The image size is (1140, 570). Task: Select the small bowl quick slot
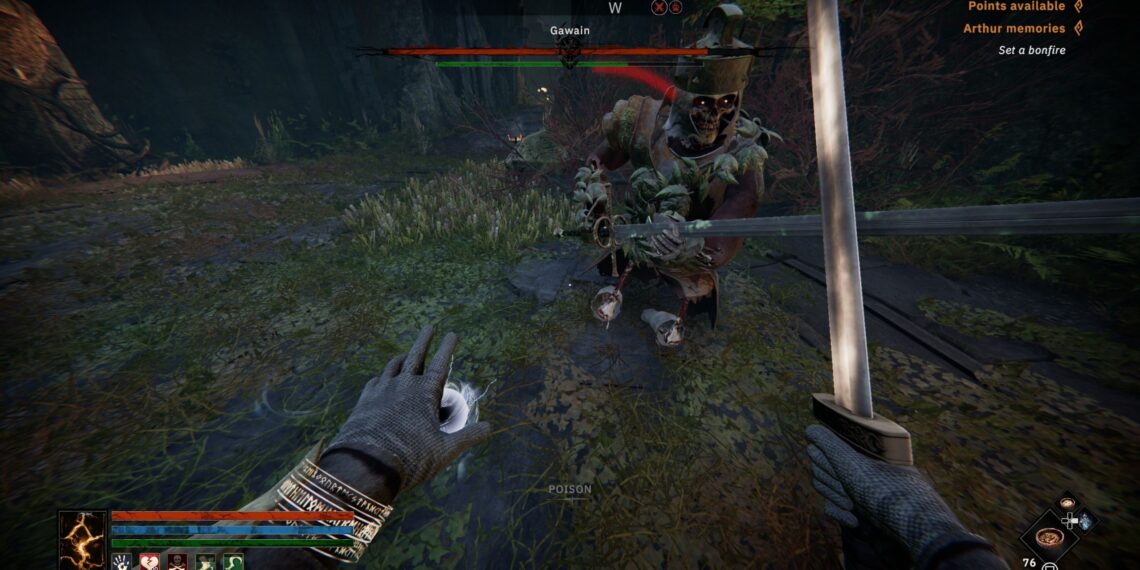coord(1068,503)
